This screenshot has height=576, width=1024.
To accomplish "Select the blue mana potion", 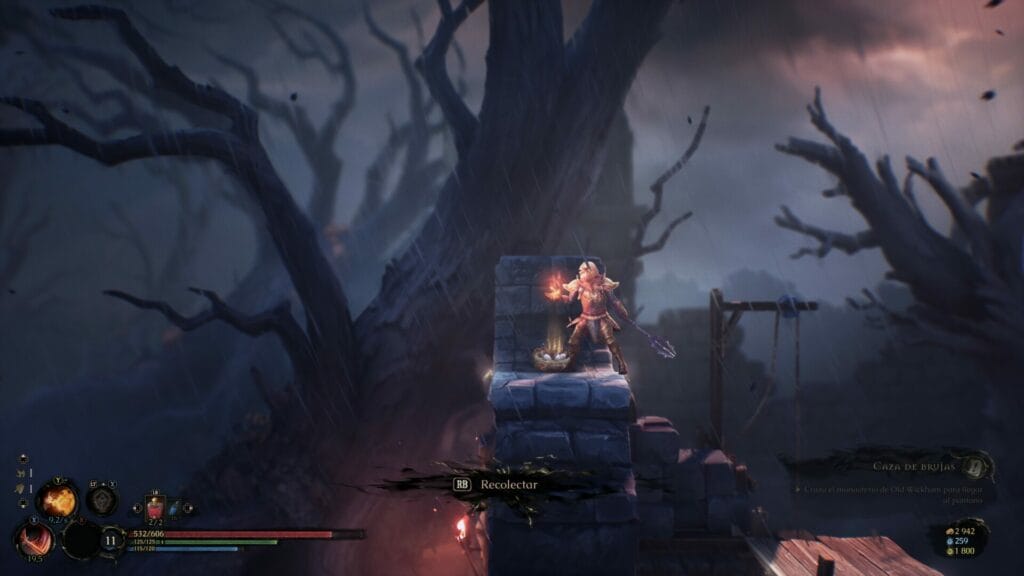I will pos(173,509).
